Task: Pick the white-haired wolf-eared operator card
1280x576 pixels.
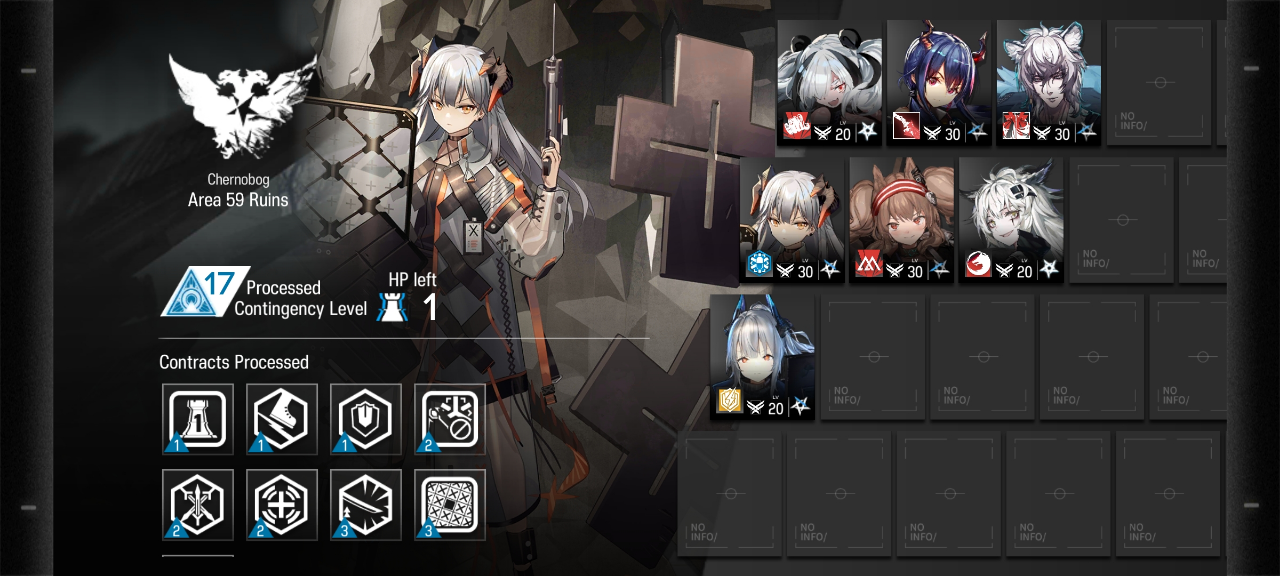Action: 1011,219
